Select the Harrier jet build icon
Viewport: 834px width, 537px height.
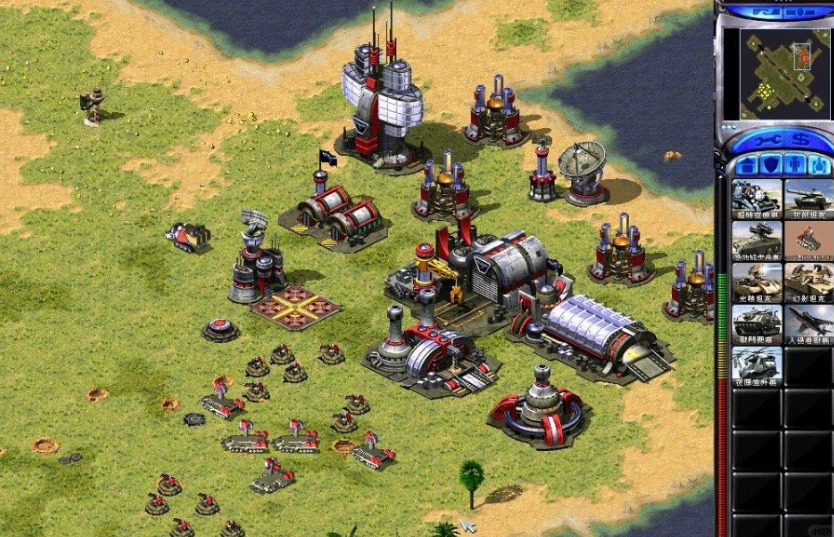[x=808, y=323]
